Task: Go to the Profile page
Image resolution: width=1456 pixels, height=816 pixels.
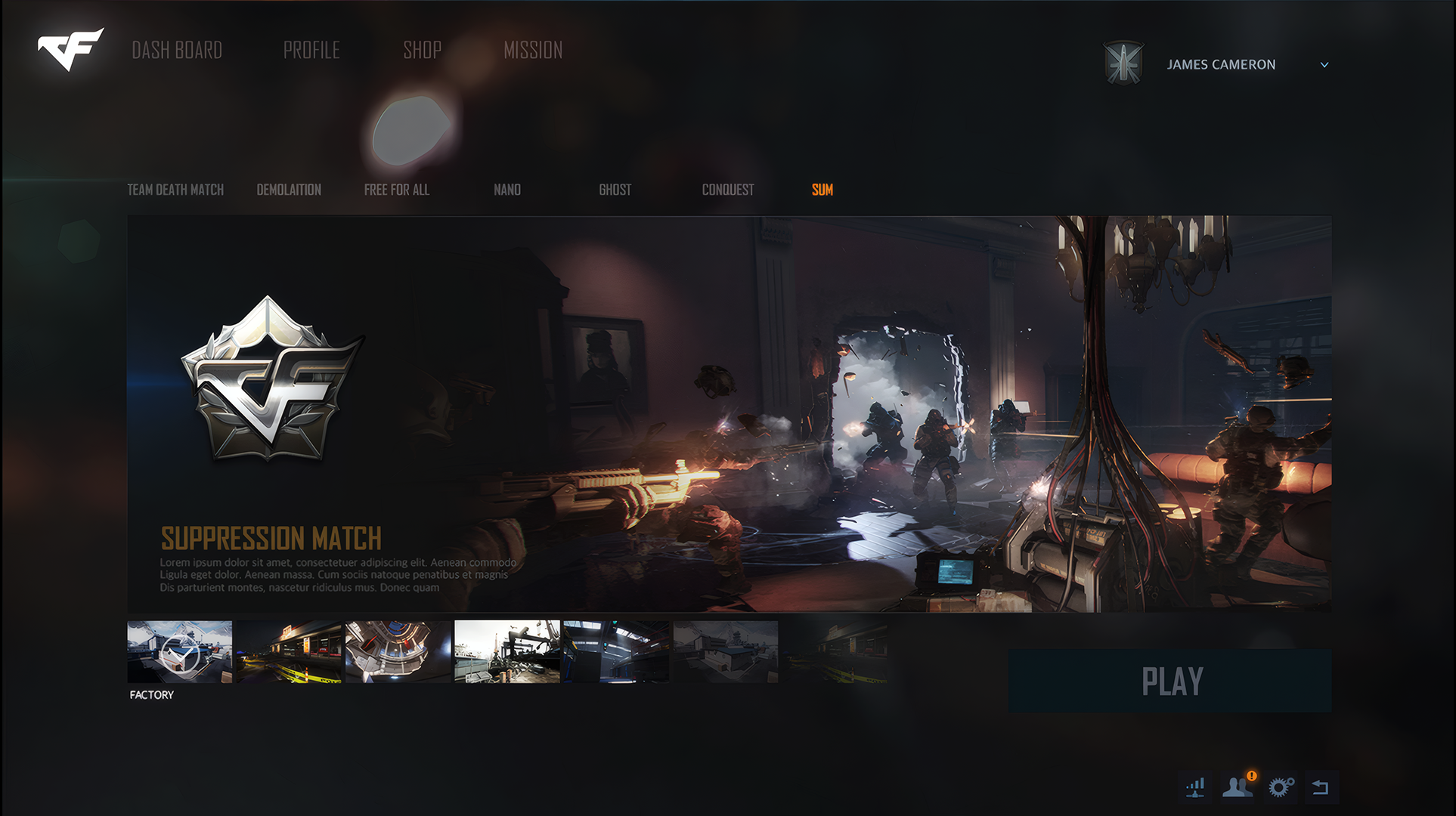Action: pyautogui.click(x=311, y=51)
